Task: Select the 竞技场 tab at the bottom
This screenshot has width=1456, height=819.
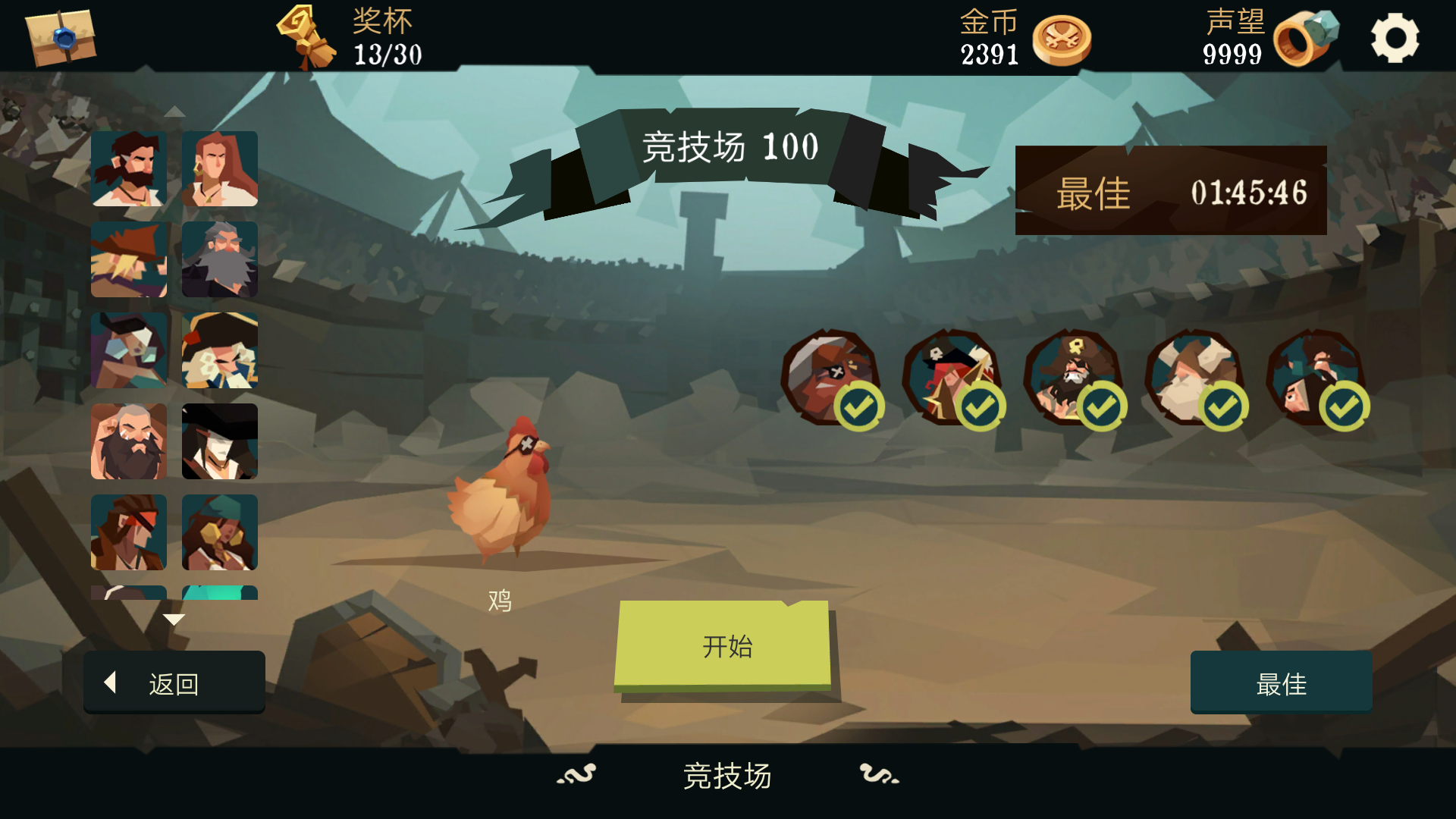Action: point(727,776)
